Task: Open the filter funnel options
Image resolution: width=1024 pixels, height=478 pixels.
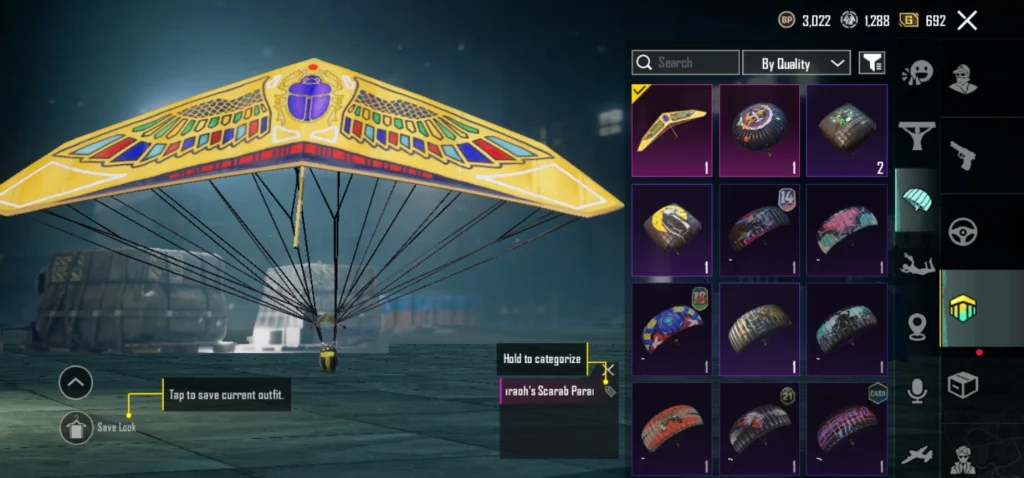Action: (872, 63)
